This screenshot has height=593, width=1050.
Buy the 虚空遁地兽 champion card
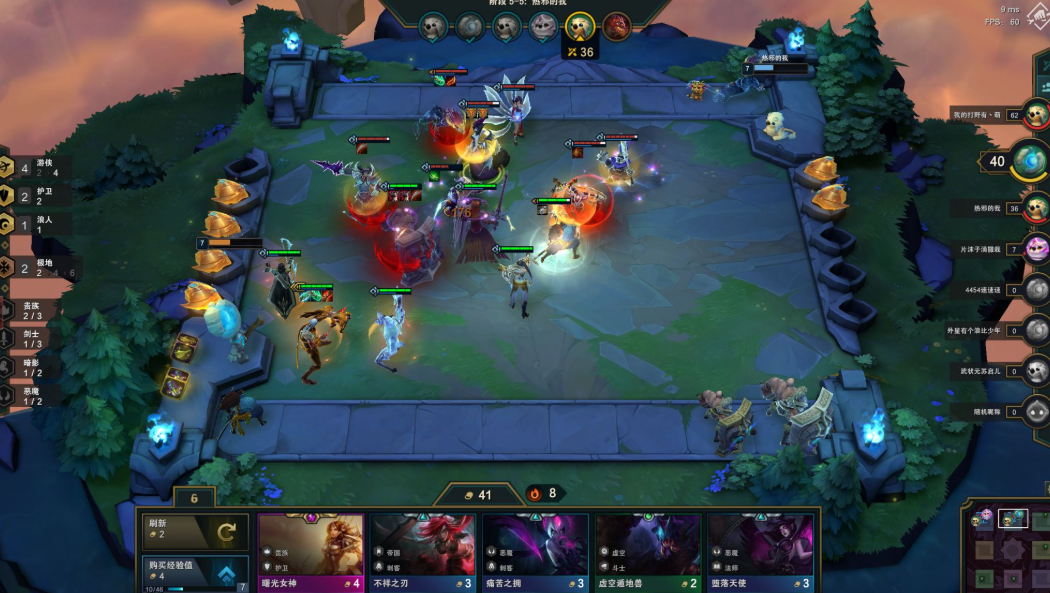[x=648, y=552]
